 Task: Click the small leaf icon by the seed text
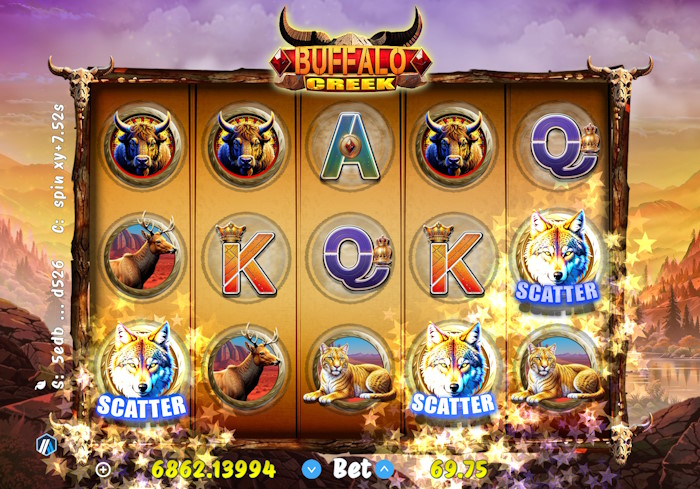point(39,384)
